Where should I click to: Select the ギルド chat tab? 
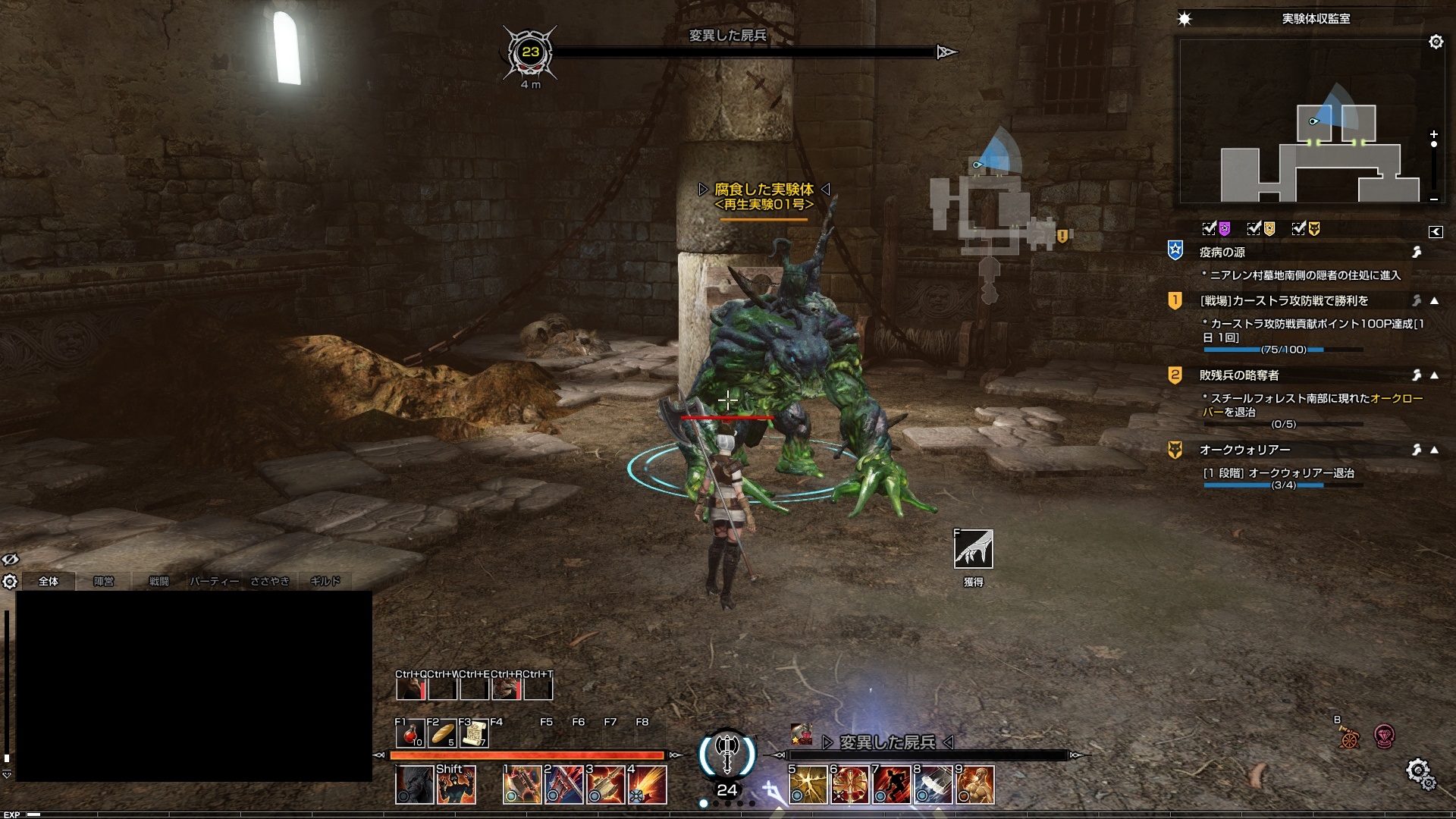(x=325, y=581)
